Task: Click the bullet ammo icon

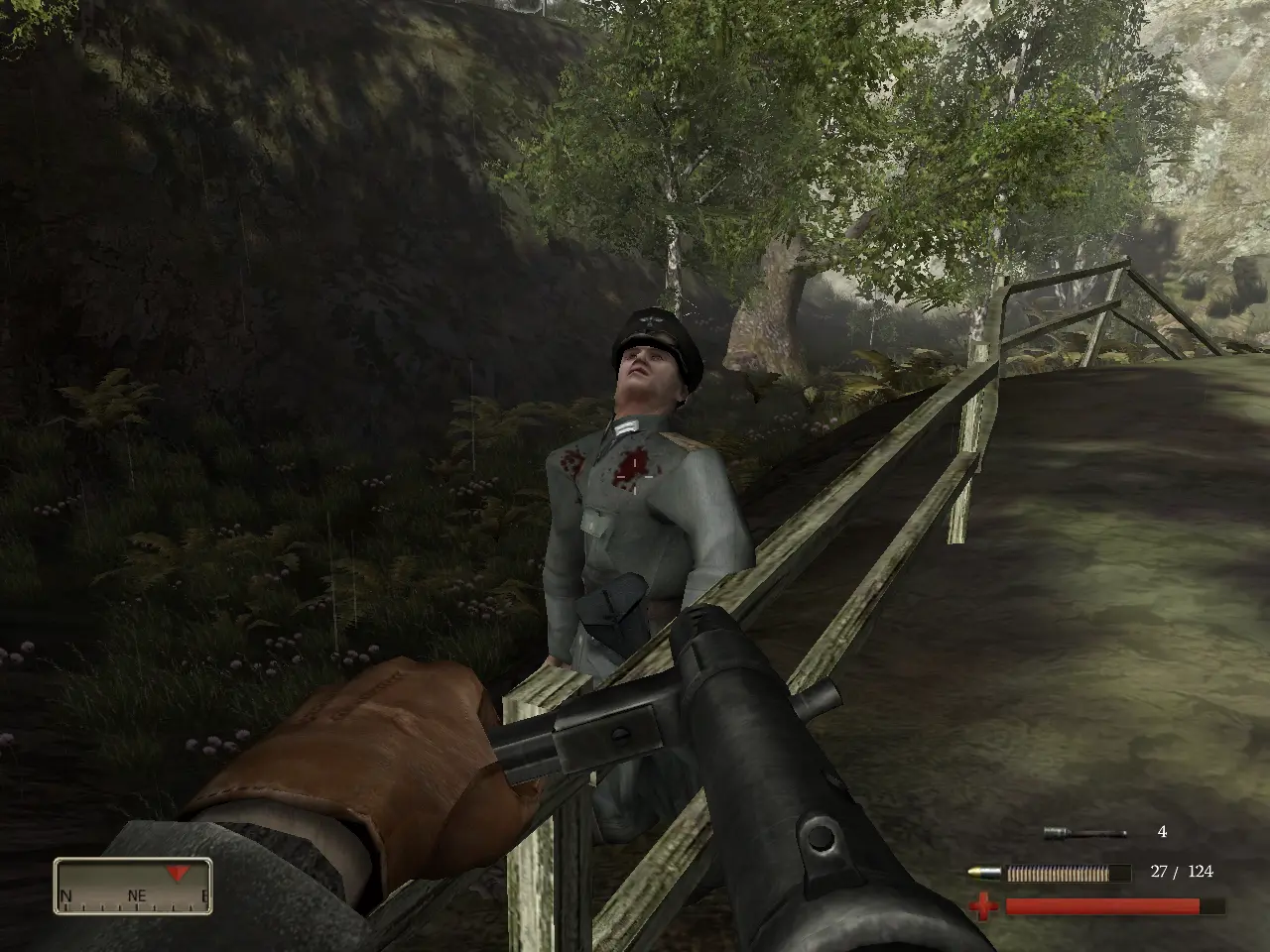Action: pyautogui.click(x=983, y=873)
